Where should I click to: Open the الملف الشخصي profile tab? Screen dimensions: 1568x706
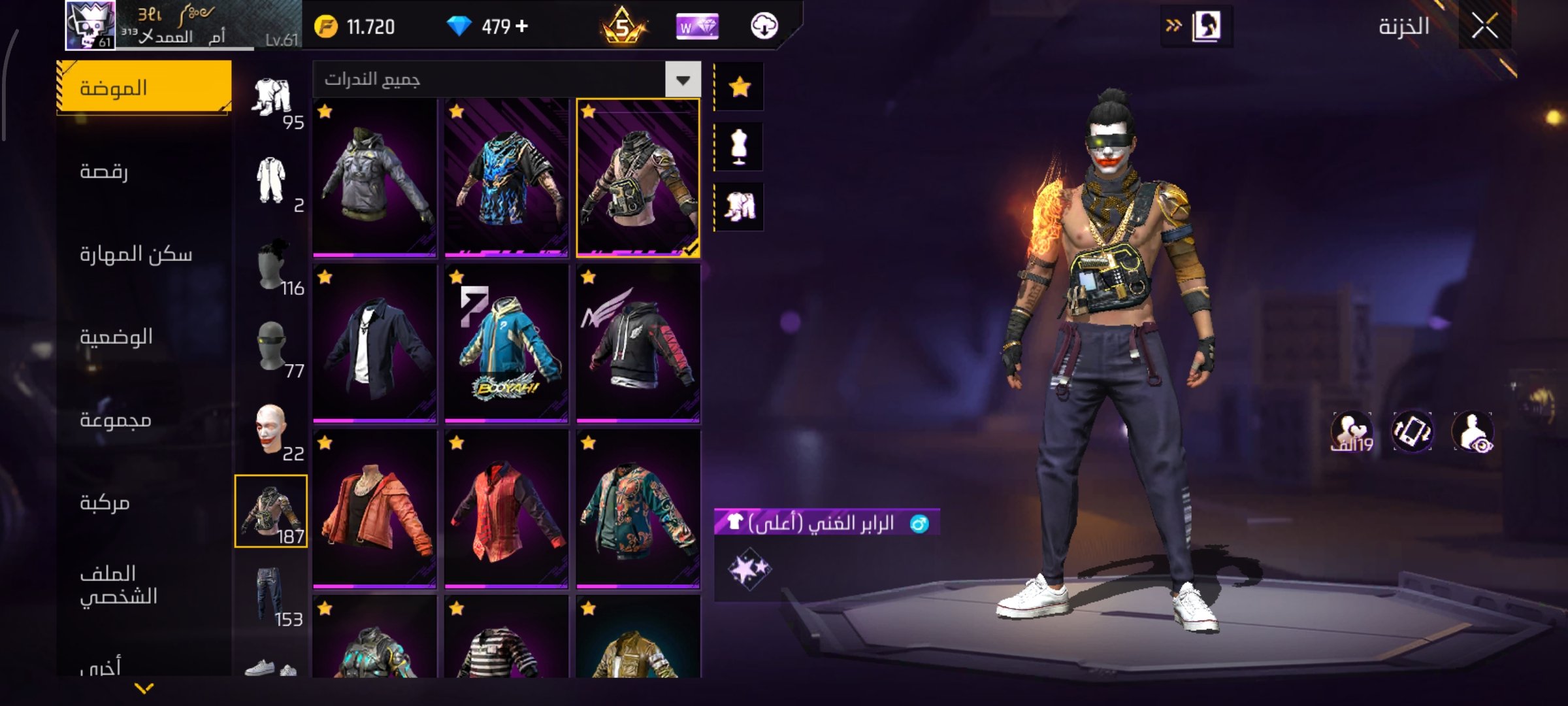[x=118, y=585]
